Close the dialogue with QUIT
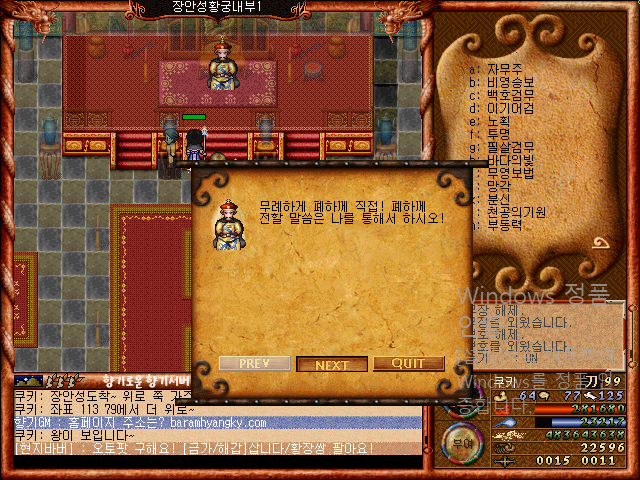Image resolution: width=640 pixels, height=480 pixels. coord(408,364)
